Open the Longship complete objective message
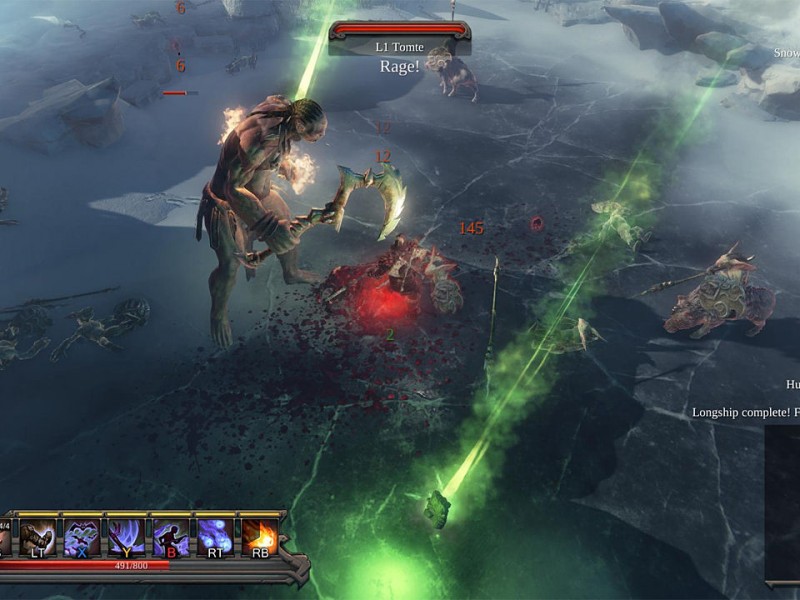 [x=745, y=412]
